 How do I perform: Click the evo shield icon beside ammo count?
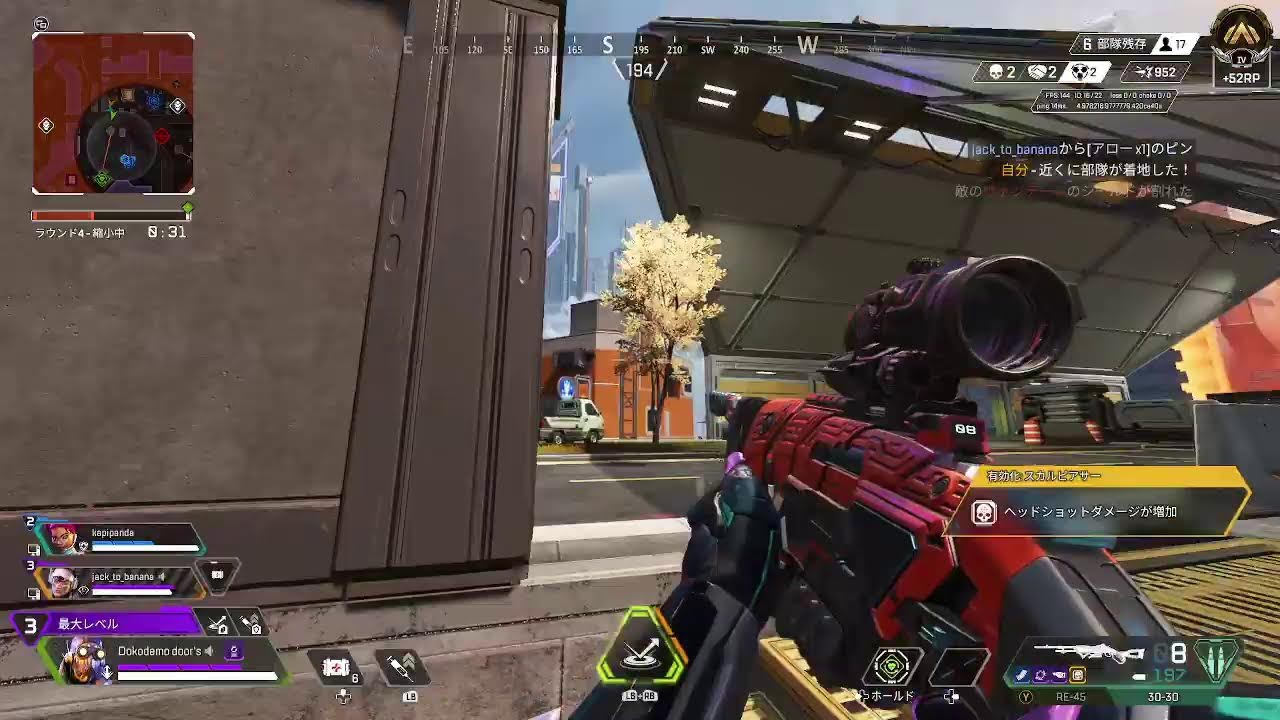[1215, 662]
